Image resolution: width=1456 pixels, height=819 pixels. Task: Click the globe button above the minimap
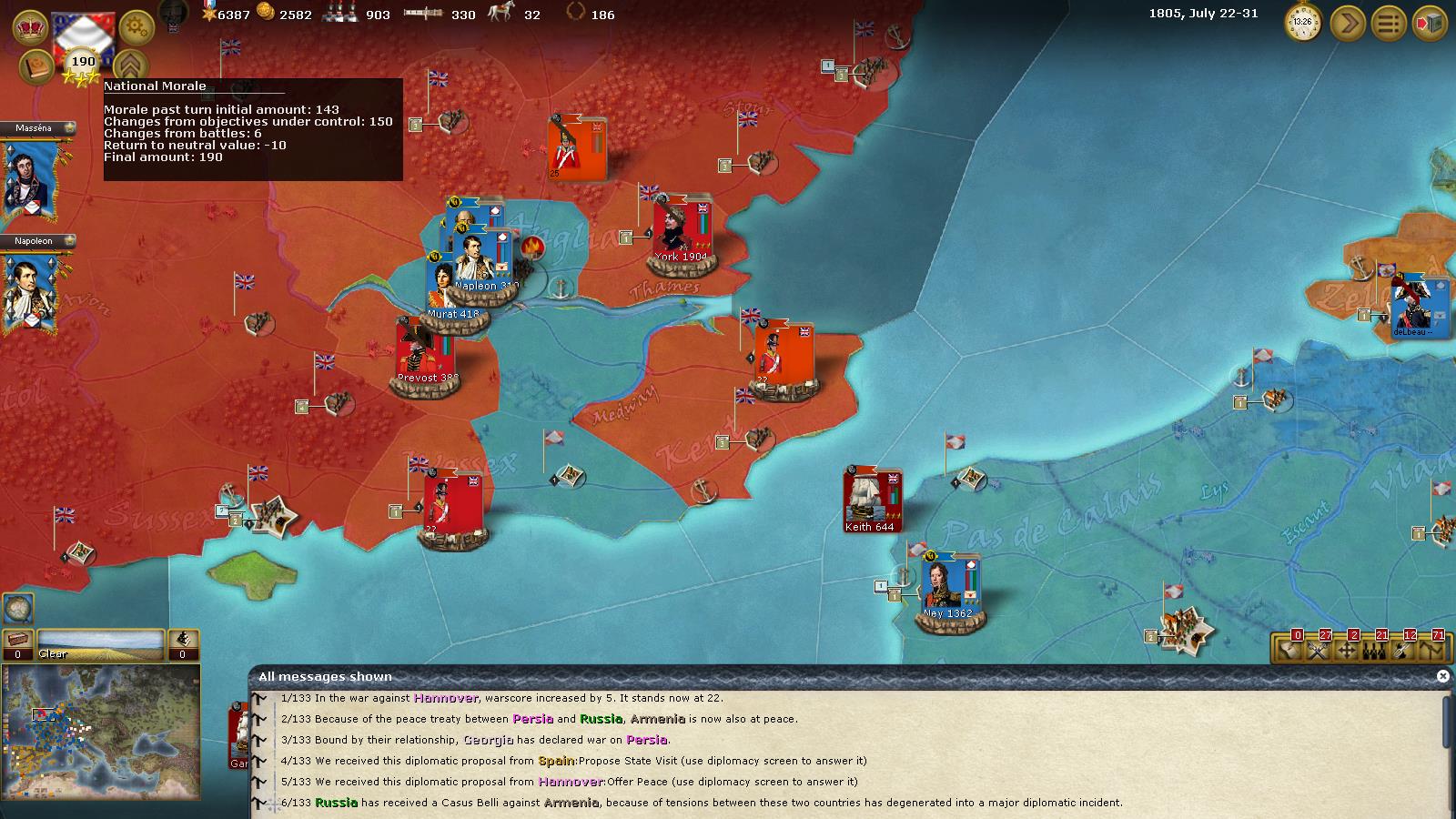click(18, 607)
